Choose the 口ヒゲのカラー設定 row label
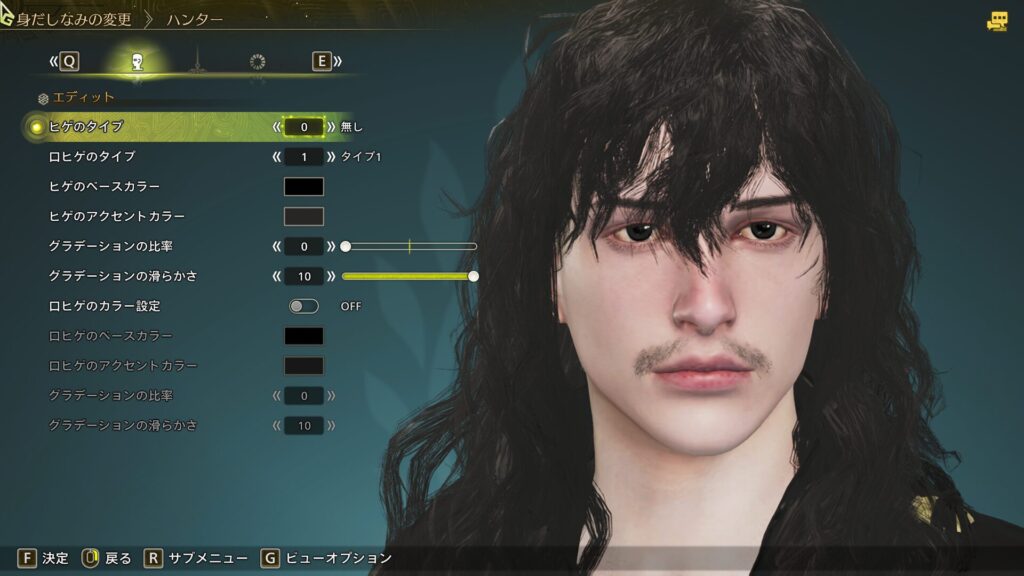This screenshot has width=1024, height=576. click(x=104, y=306)
